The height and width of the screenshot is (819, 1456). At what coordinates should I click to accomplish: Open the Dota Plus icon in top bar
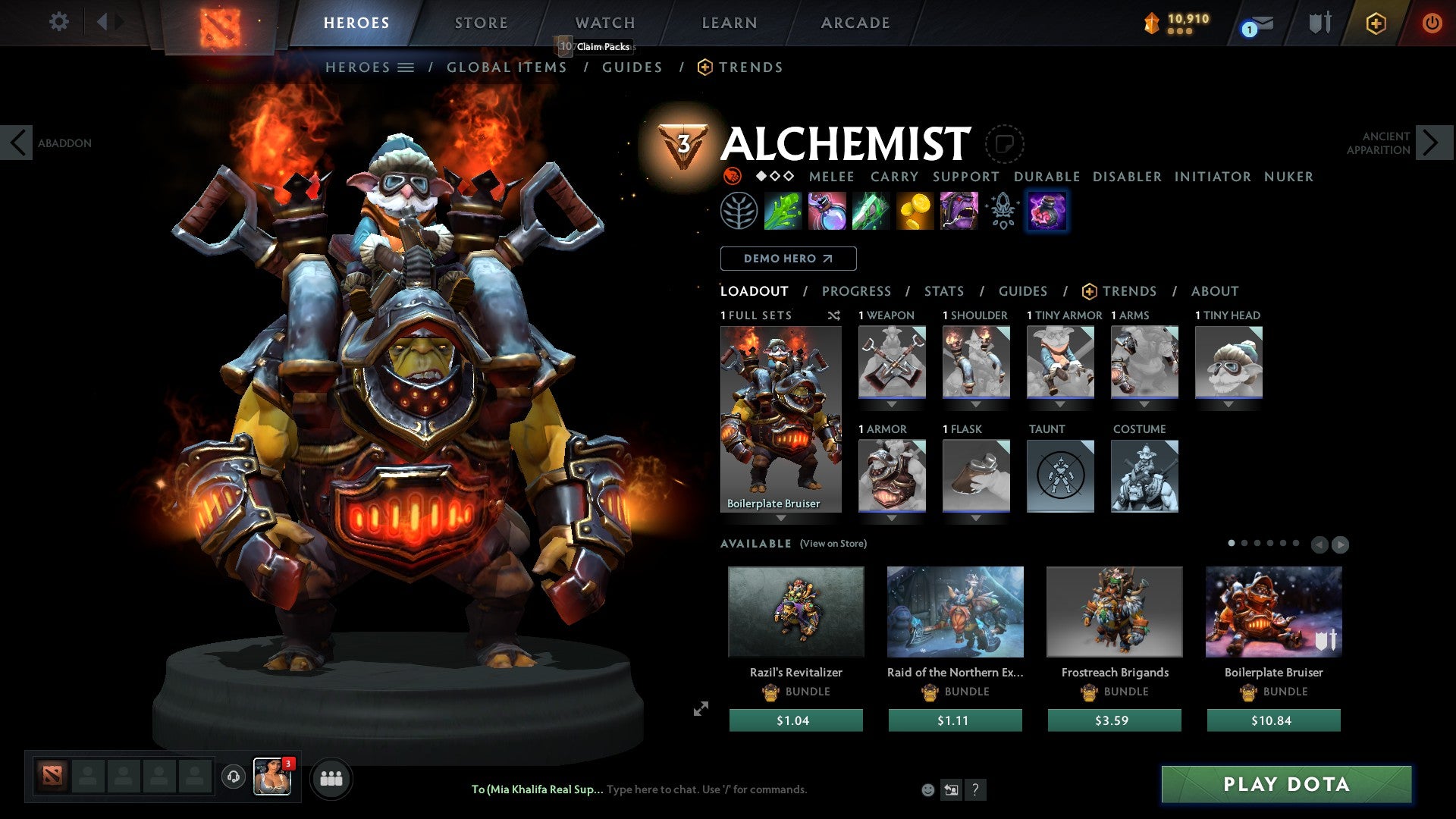1376,23
